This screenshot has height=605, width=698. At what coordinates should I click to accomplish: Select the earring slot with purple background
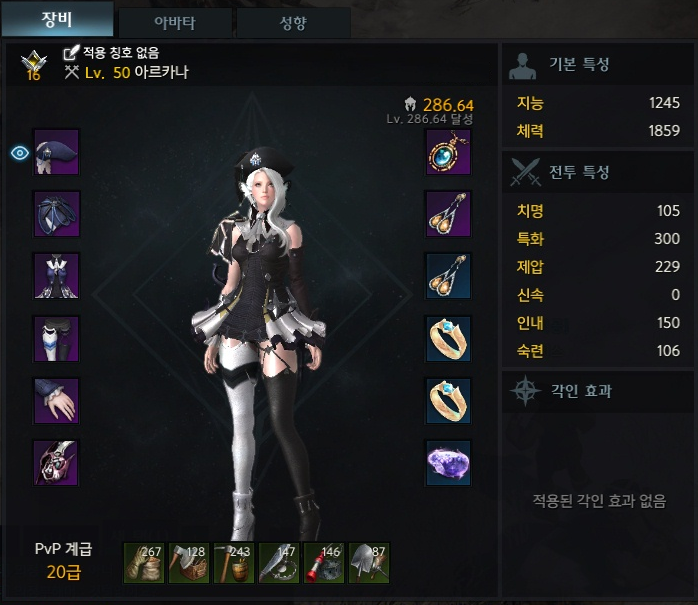(x=449, y=214)
